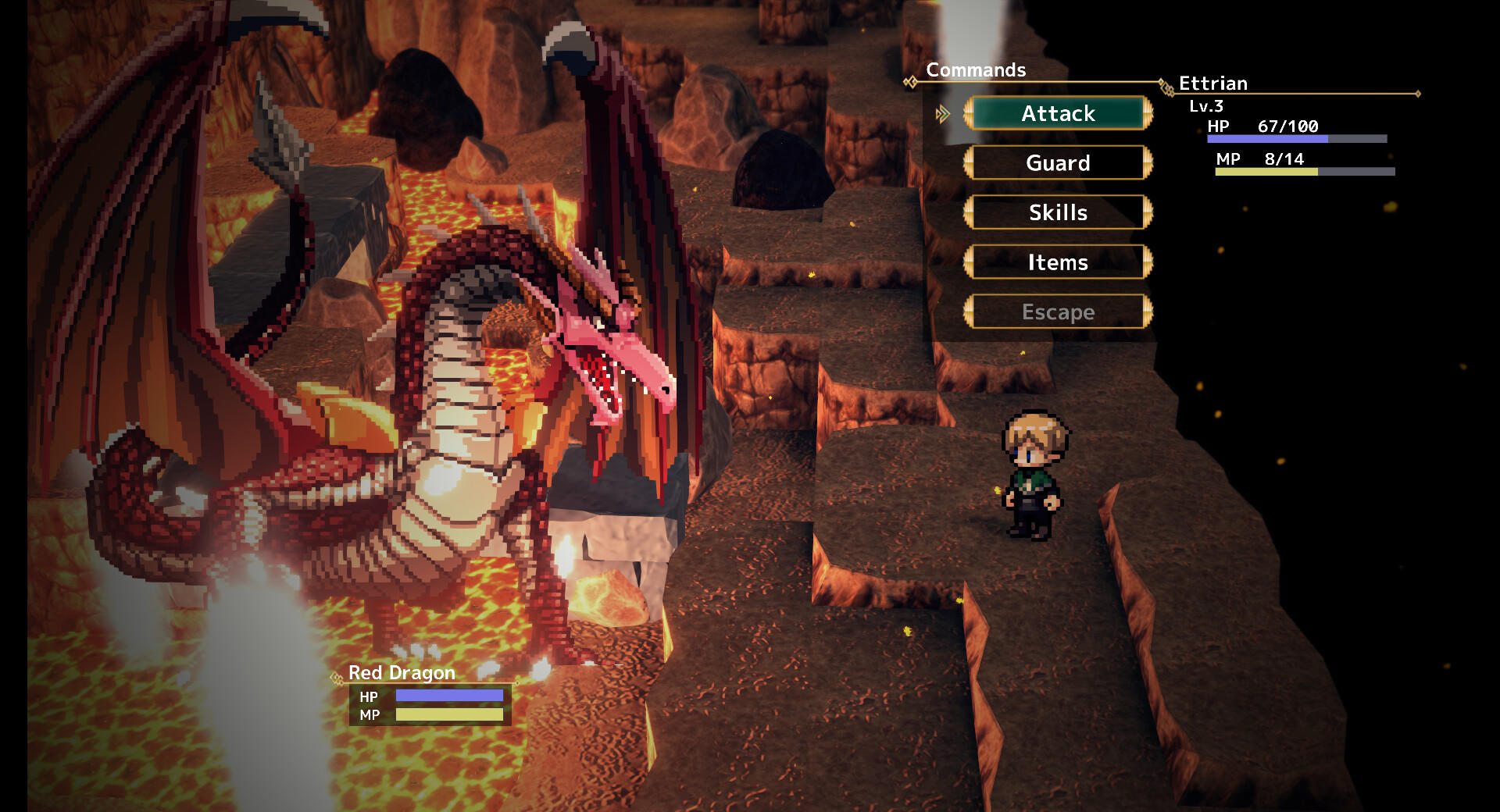The image size is (1500, 812).
Task: Click the Red Dragon's HP bar
Action: 451,697
